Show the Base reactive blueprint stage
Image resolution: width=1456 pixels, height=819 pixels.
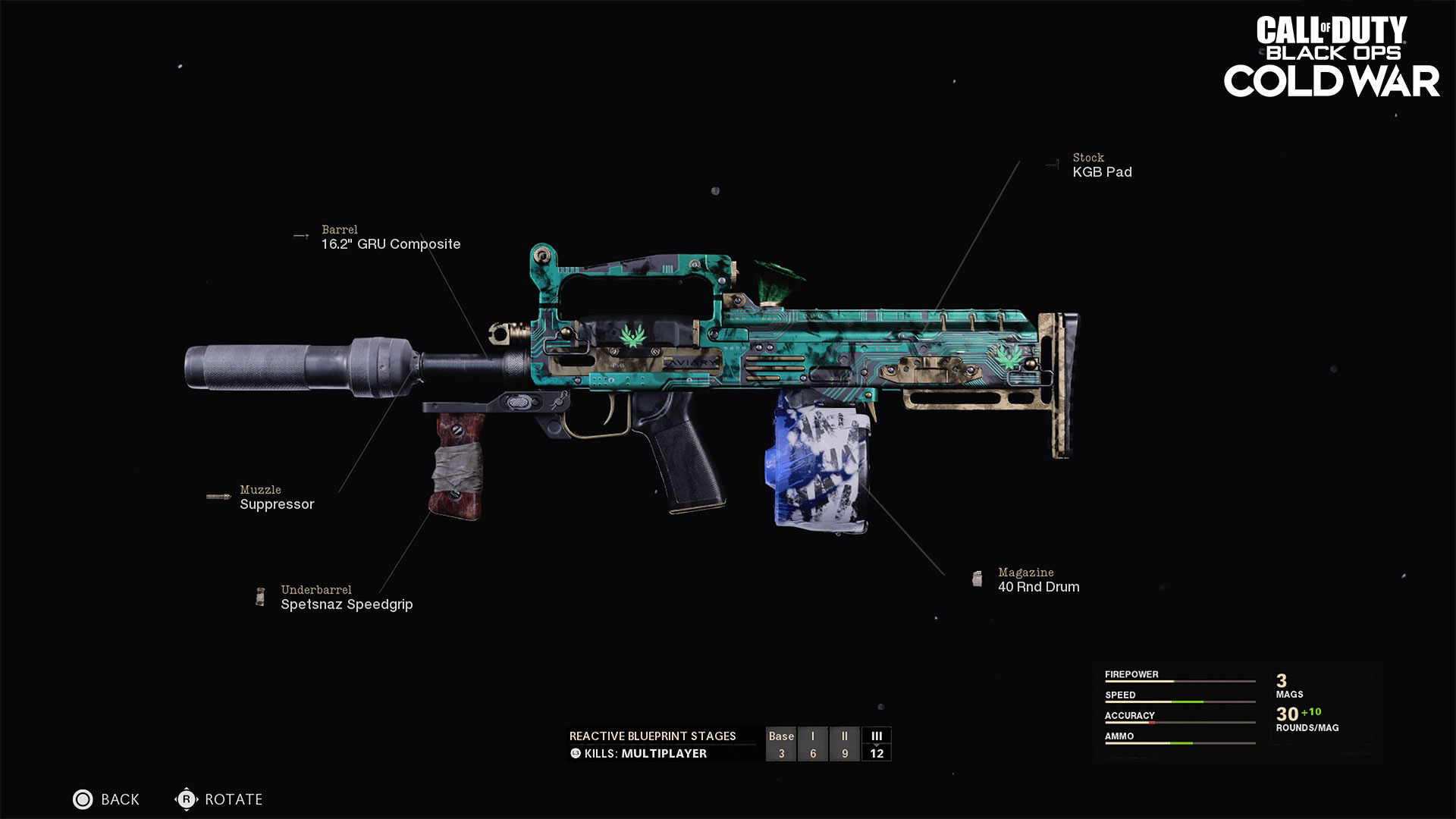coord(781,744)
